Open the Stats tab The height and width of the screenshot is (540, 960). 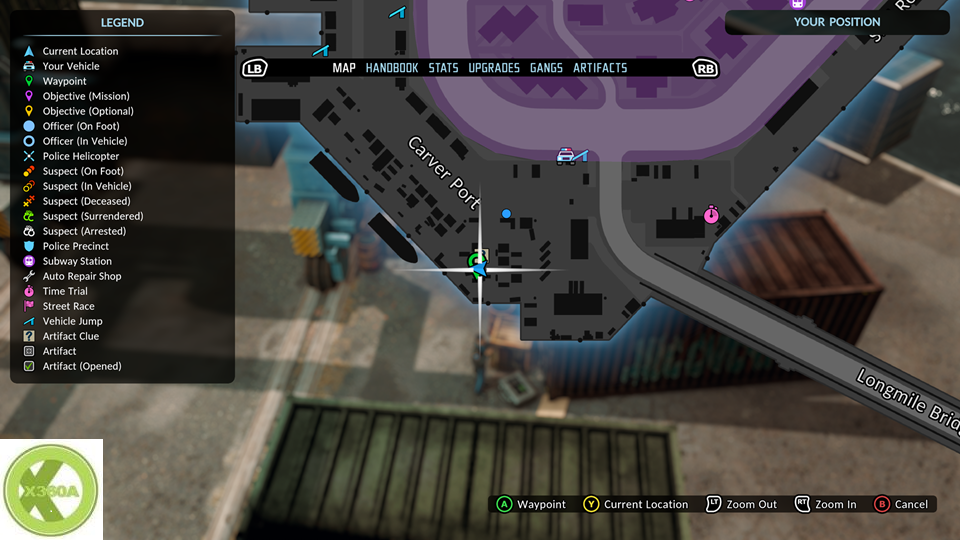[443, 68]
